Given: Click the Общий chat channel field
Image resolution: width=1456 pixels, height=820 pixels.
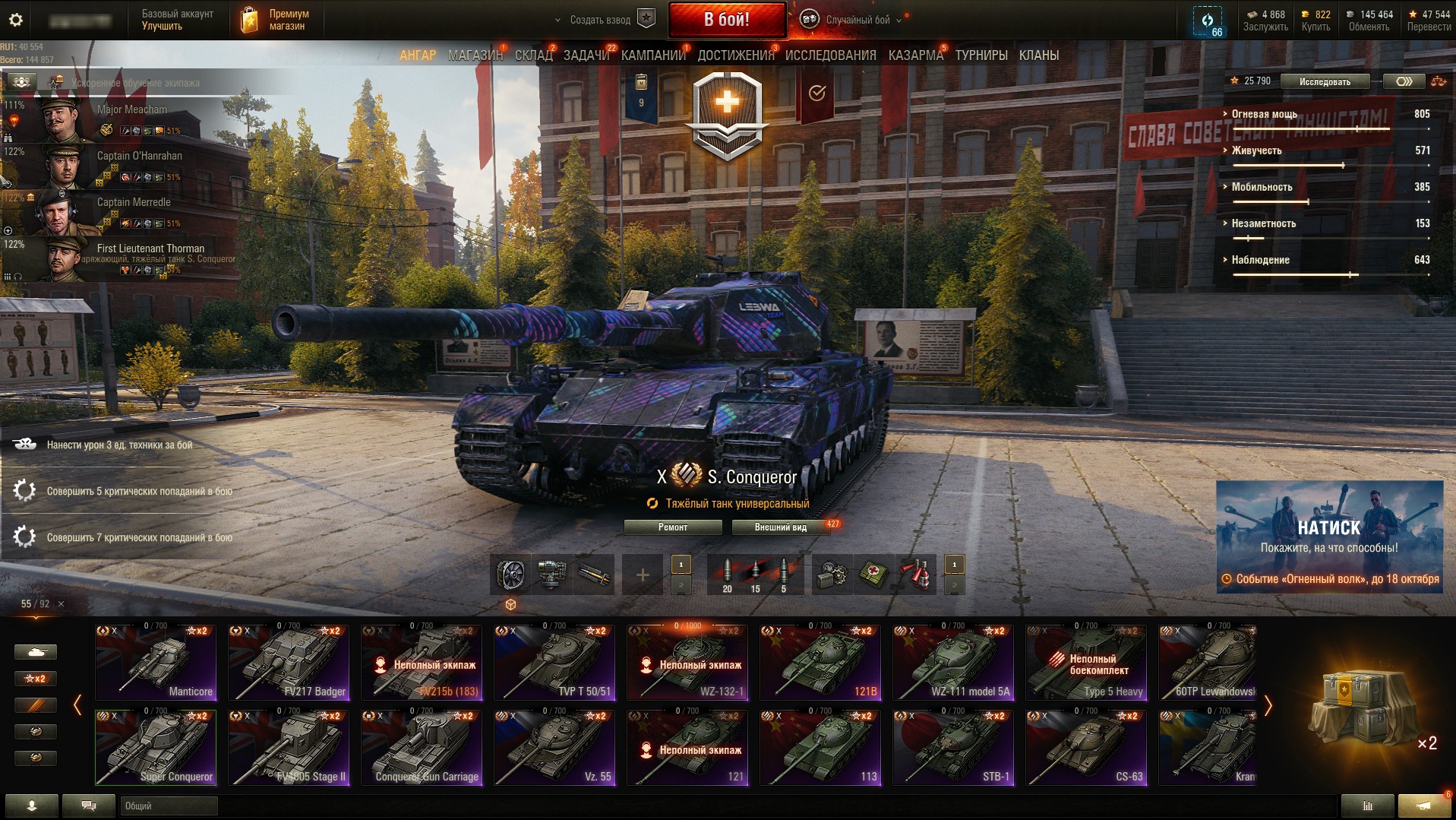Looking at the screenshot, I should click(x=169, y=806).
